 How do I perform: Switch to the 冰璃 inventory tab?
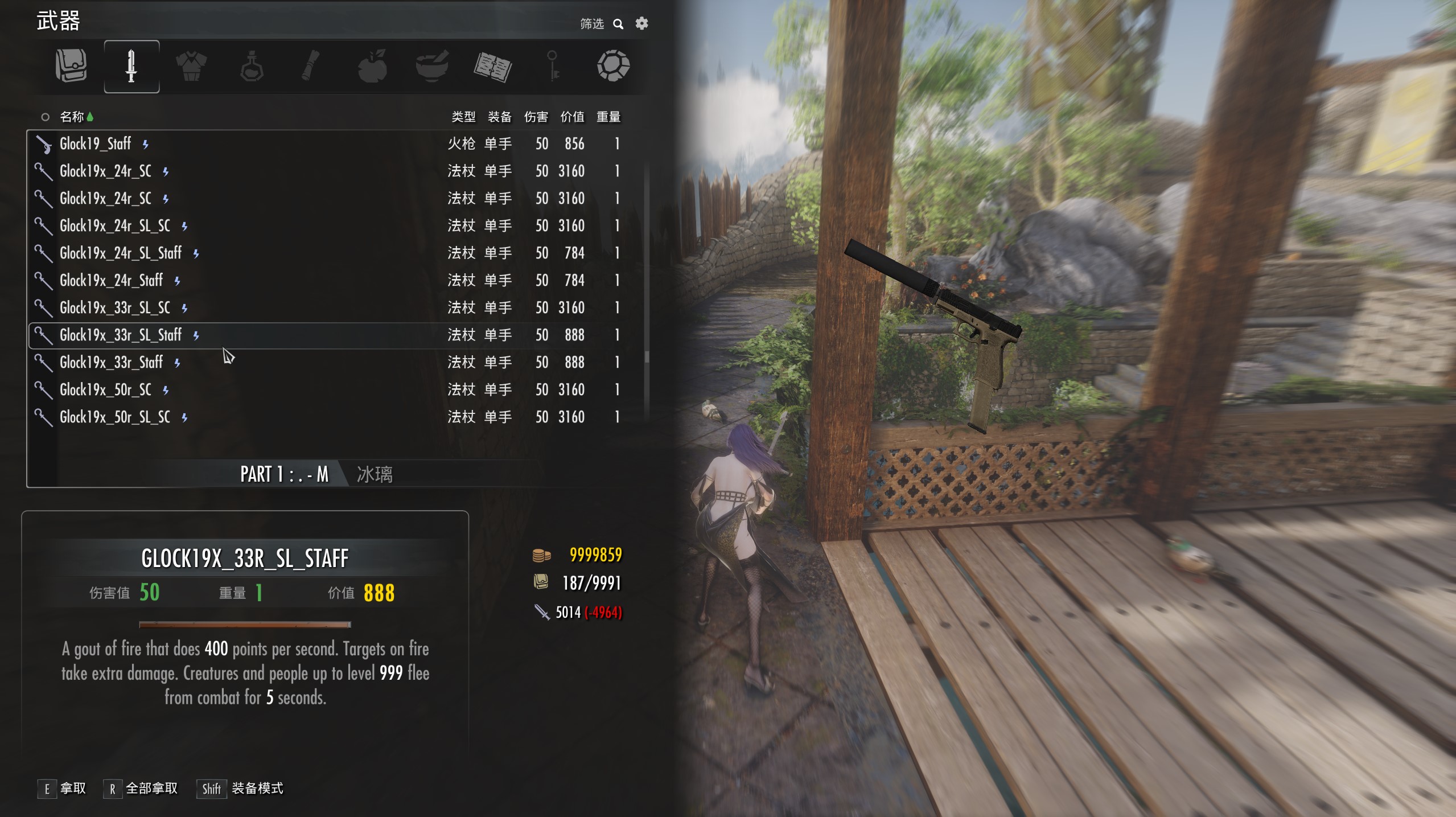click(375, 474)
